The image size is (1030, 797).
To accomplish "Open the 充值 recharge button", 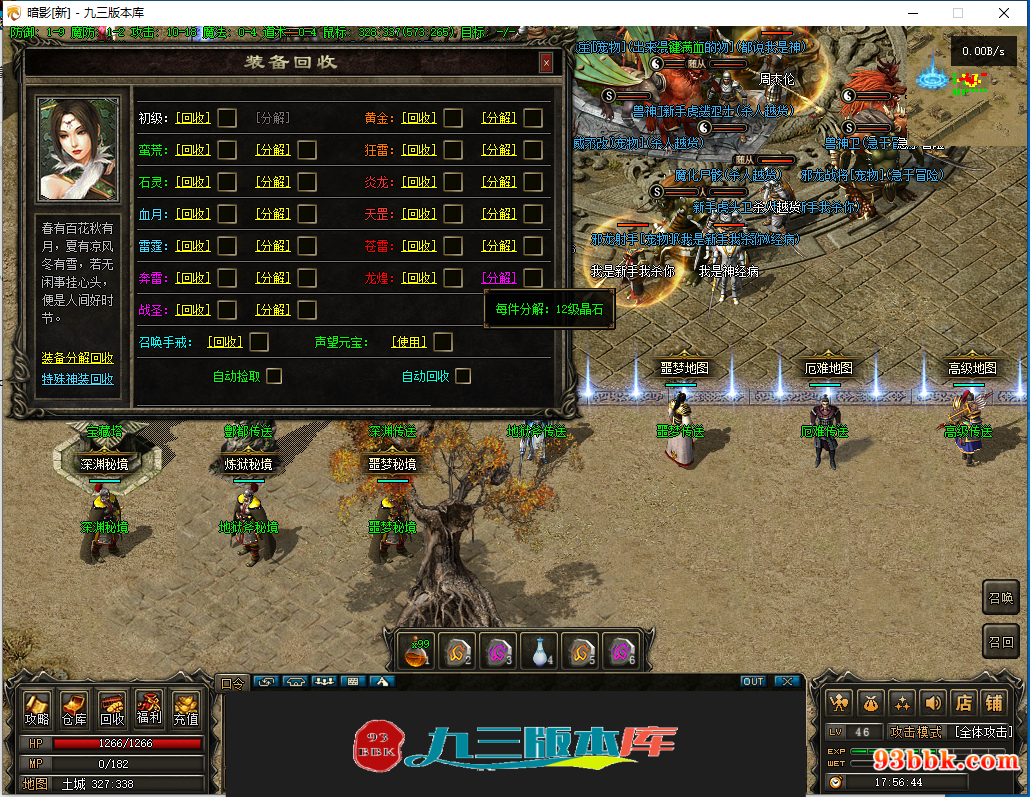I will (186, 708).
